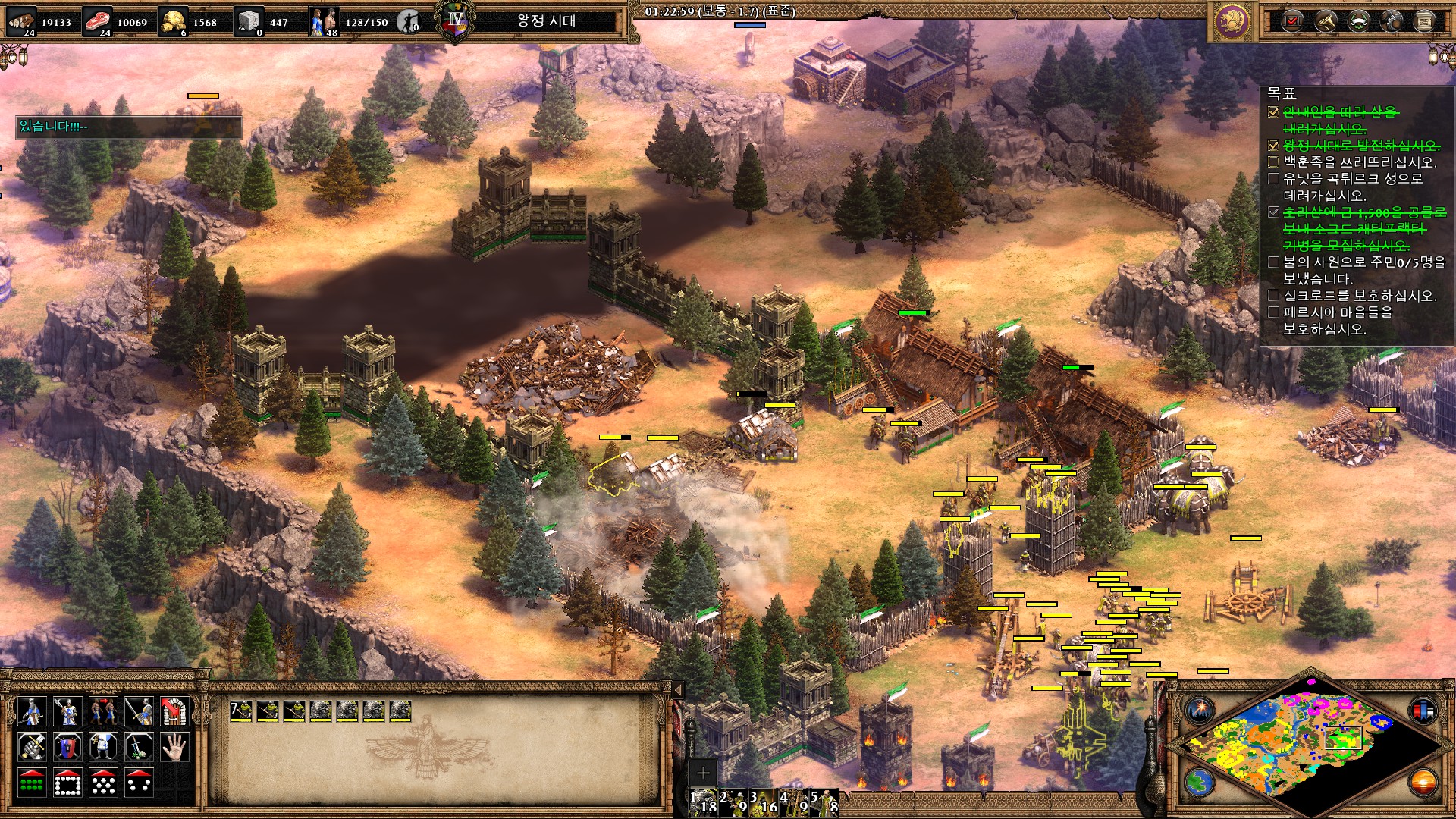Activate the minimap signal flare button
This screenshot has height=819, width=1456.
1200,711
